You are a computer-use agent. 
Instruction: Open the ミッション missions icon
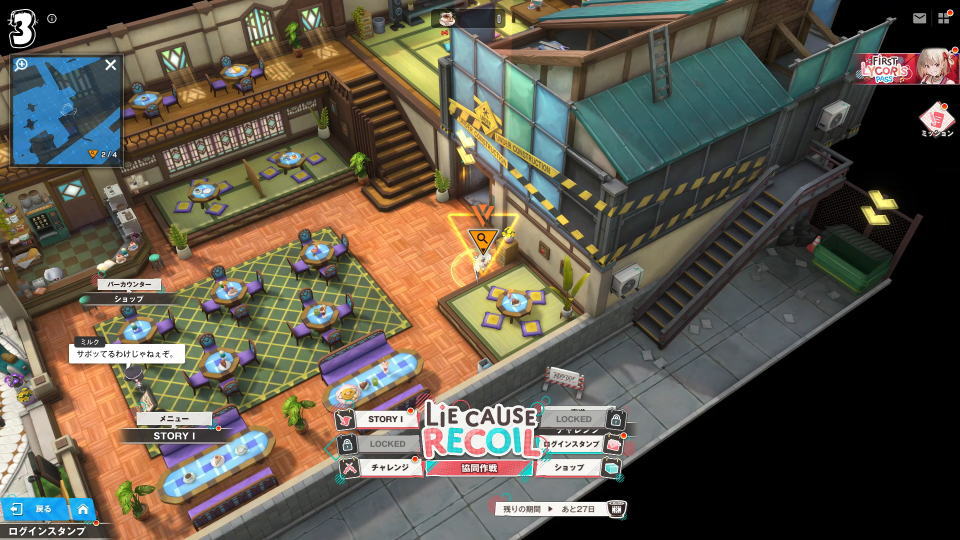pyautogui.click(x=936, y=120)
